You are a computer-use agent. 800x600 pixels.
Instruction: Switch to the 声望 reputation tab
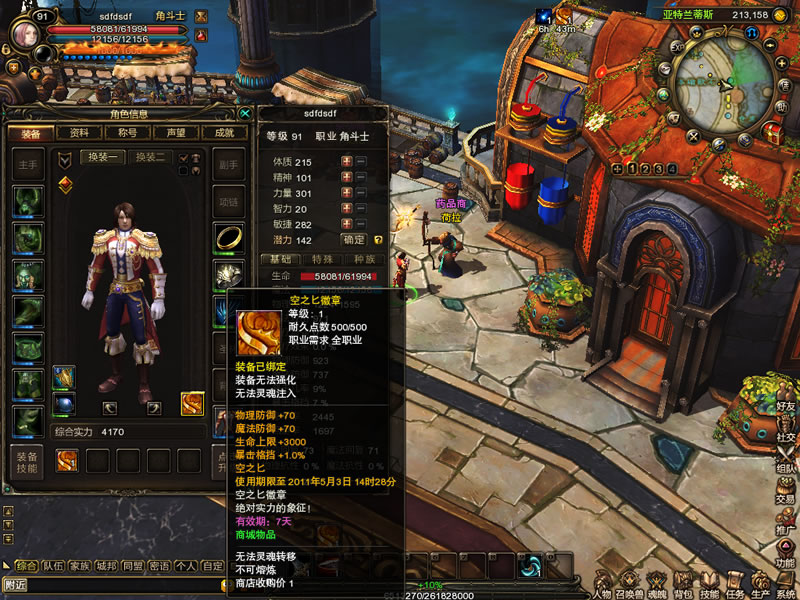(176, 133)
